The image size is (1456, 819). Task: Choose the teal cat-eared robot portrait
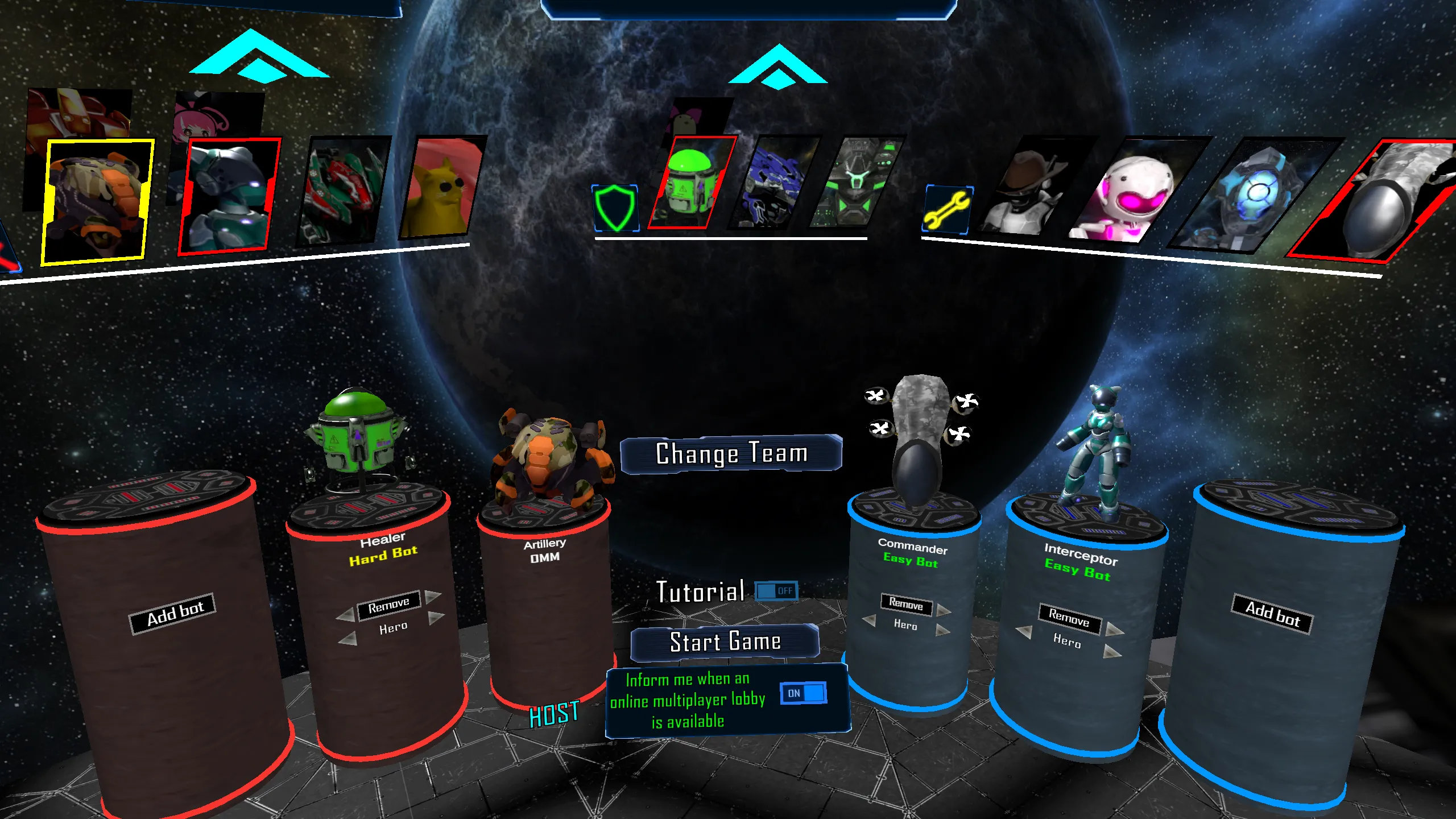click(227, 195)
